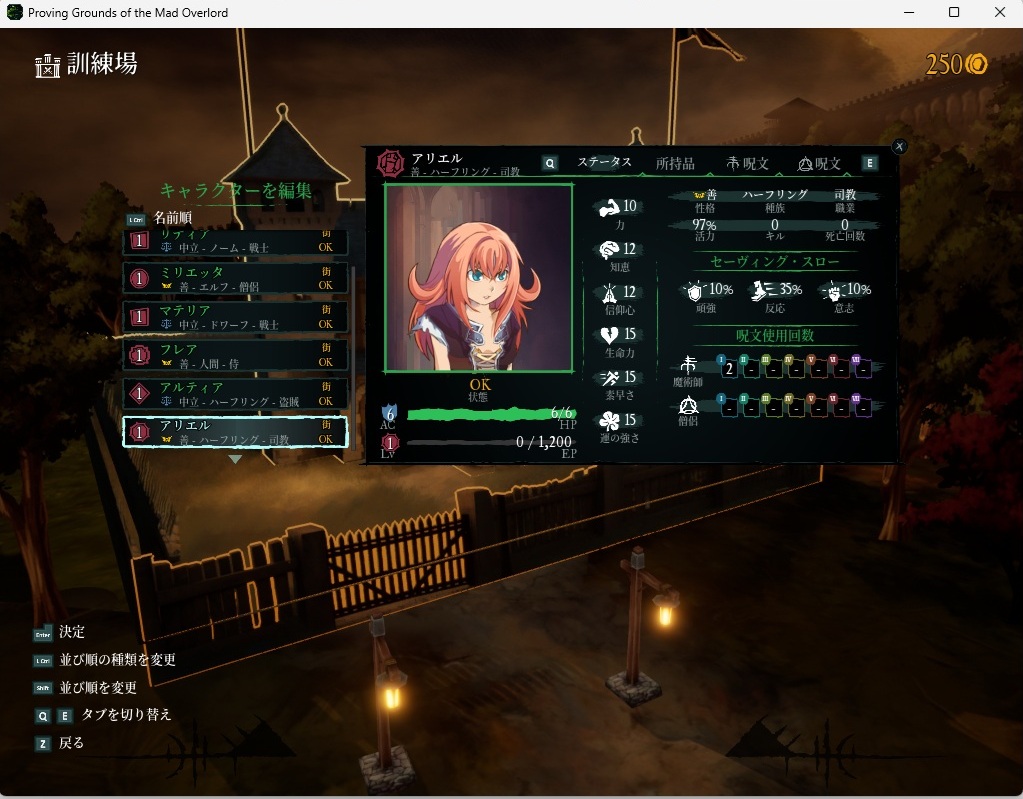Pick アリエル the halfling bishop row

(236, 431)
